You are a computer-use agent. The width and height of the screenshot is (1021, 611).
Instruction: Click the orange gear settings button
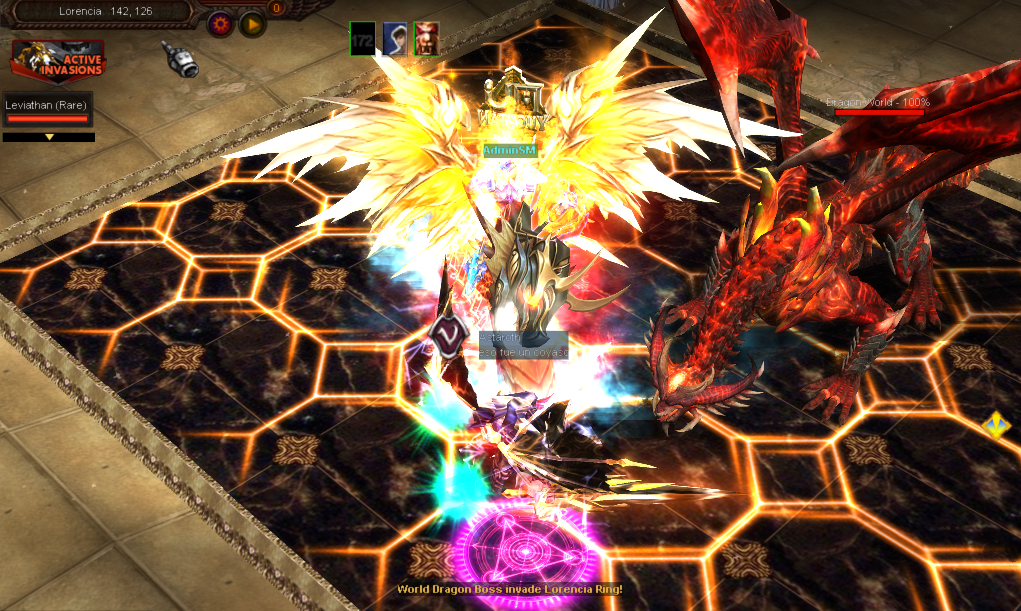coord(221,24)
